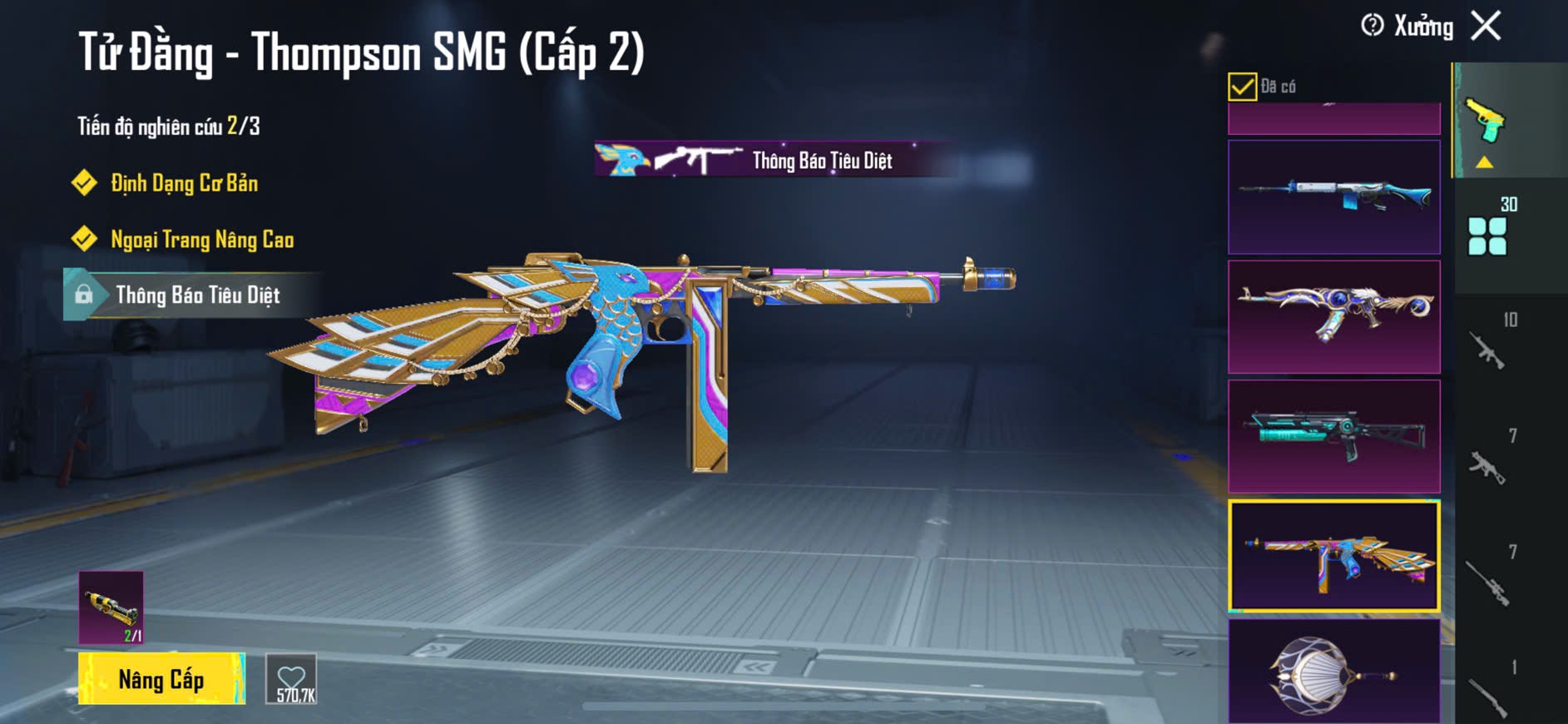Toggle the Đã có owned filter checkbox
The image size is (1568, 724).
[x=1242, y=87]
